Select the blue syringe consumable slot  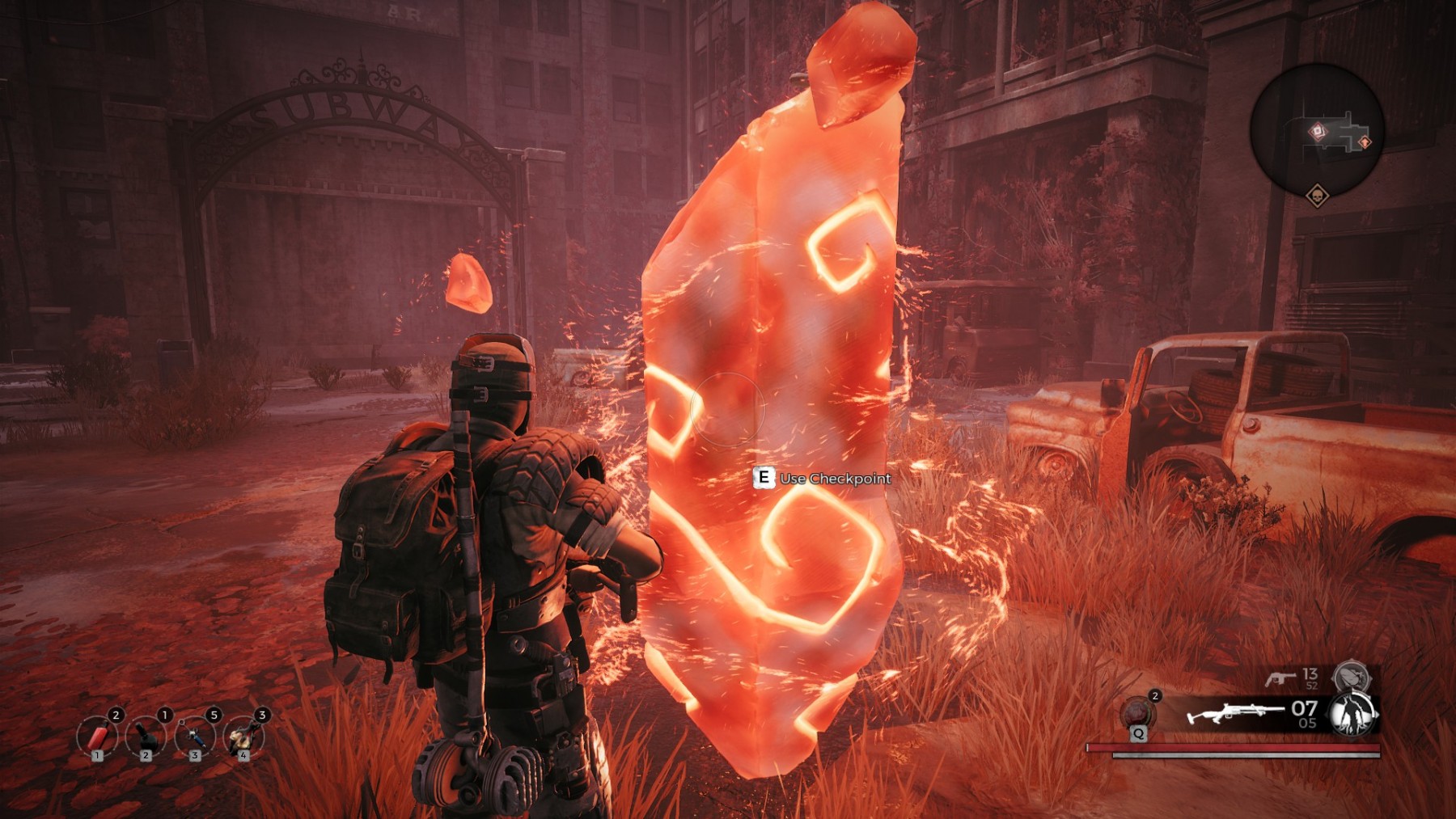coord(195,737)
